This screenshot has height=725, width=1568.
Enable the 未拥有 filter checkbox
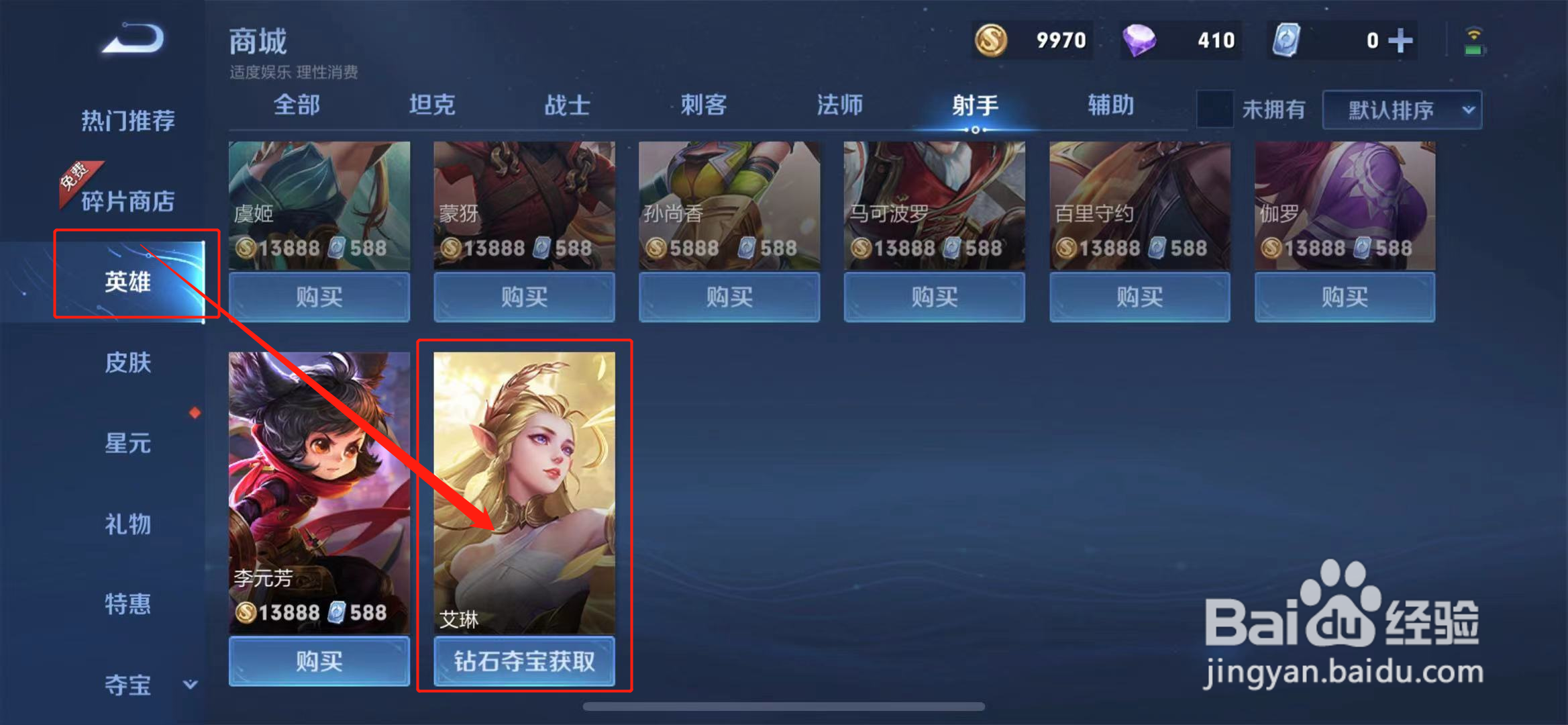[1214, 109]
